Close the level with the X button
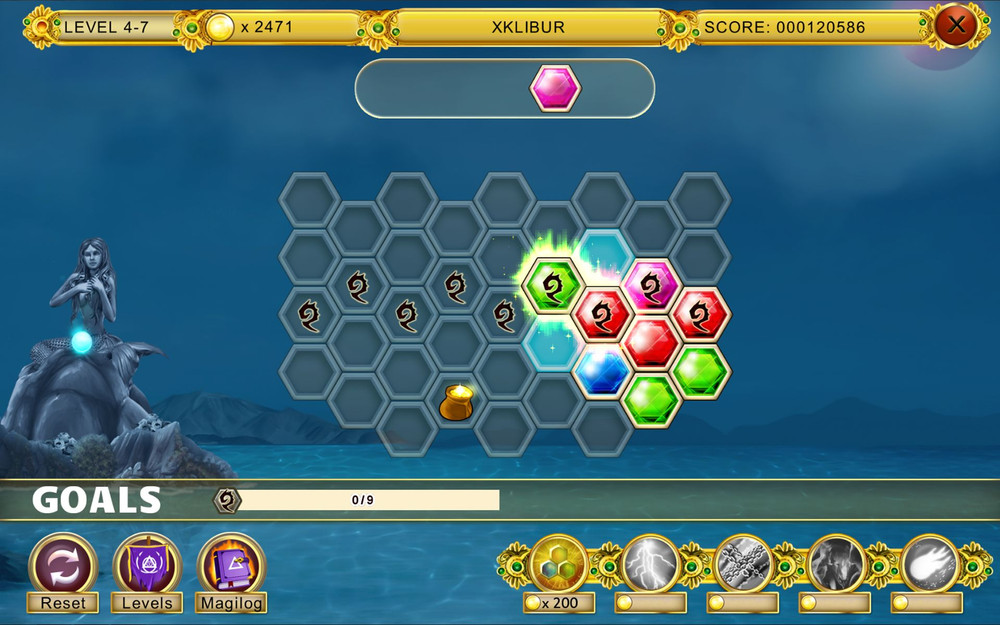Image resolution: width=1000 pixels, height=625 pixels. (956, 25)
